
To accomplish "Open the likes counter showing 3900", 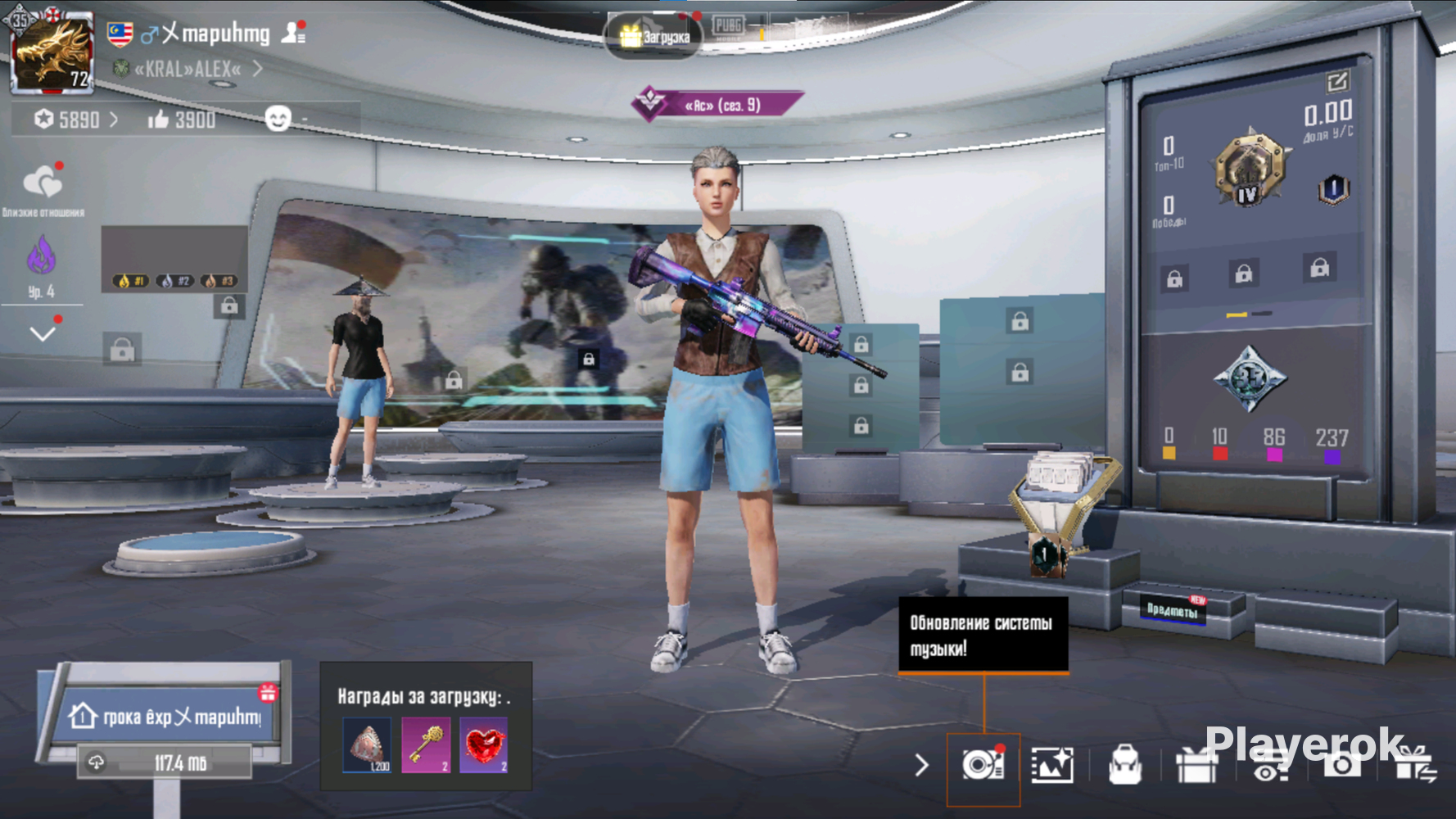I will tap(182, 120).
